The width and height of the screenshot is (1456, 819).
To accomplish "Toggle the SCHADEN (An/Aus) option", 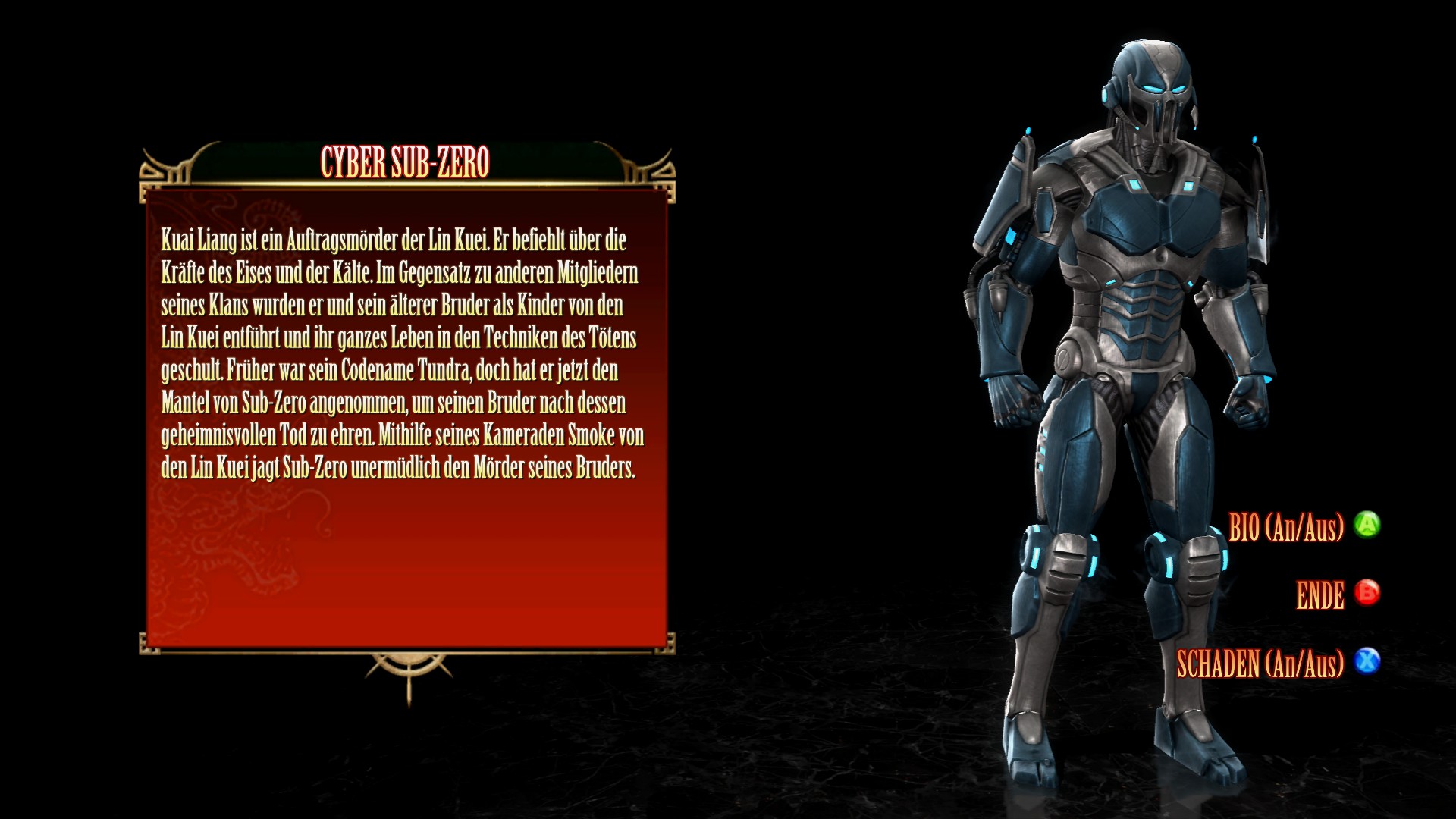I will [x=1260, y=664].
